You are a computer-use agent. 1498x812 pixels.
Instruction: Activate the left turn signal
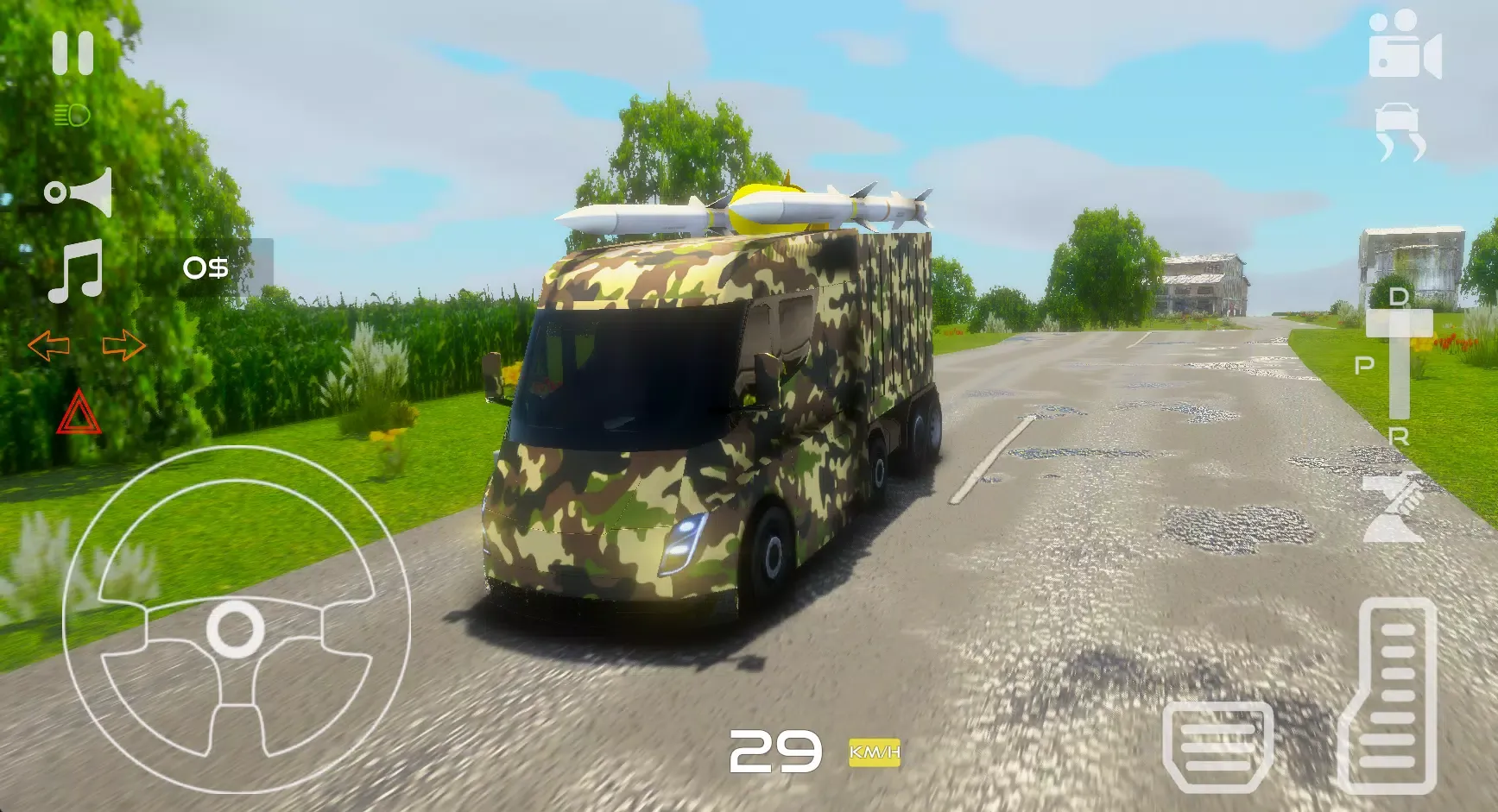47,345
